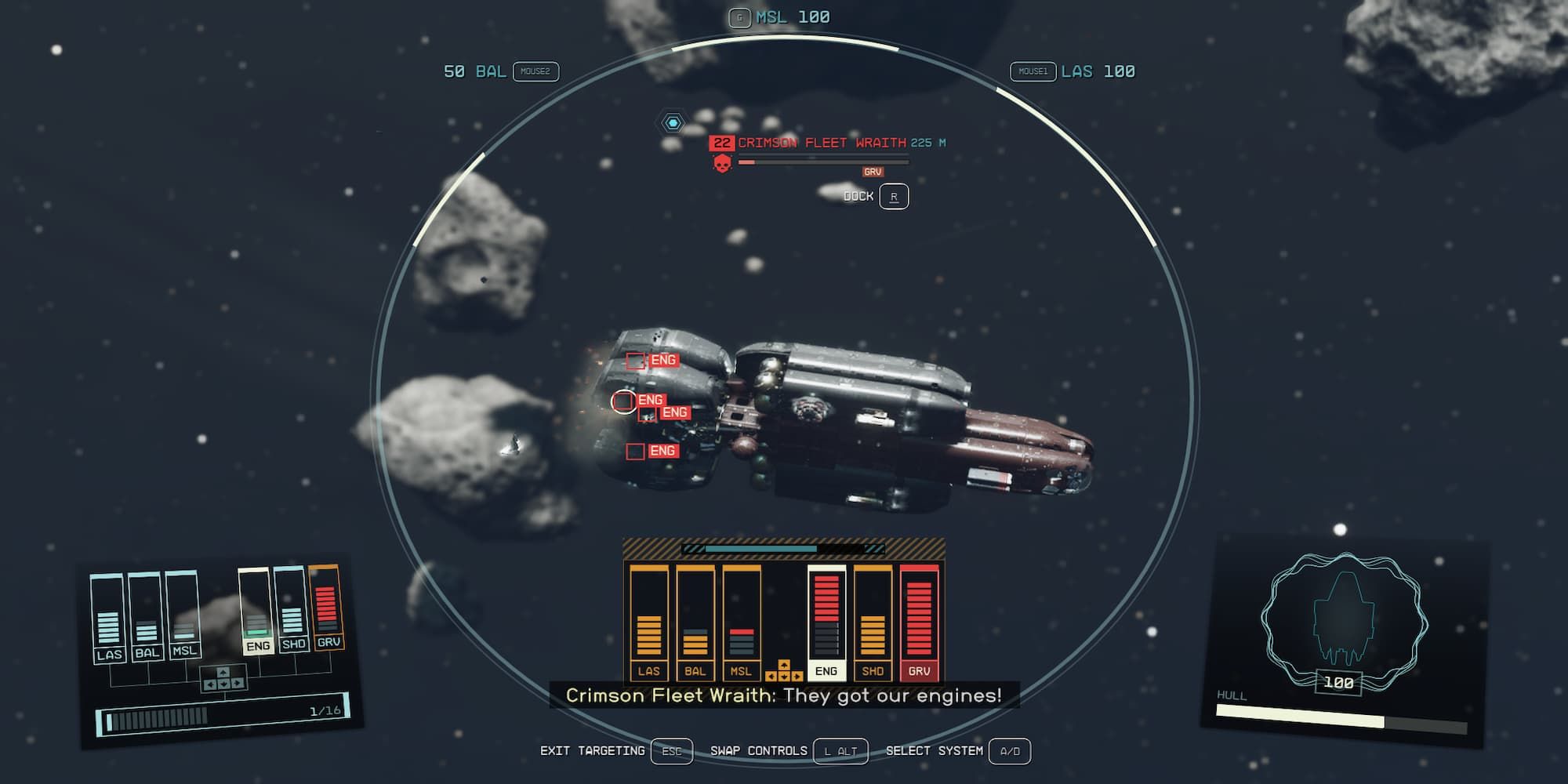Click the left arrow on the power allocation control
Viewport: 1568px width, 784px height.
tap(771, 677)
